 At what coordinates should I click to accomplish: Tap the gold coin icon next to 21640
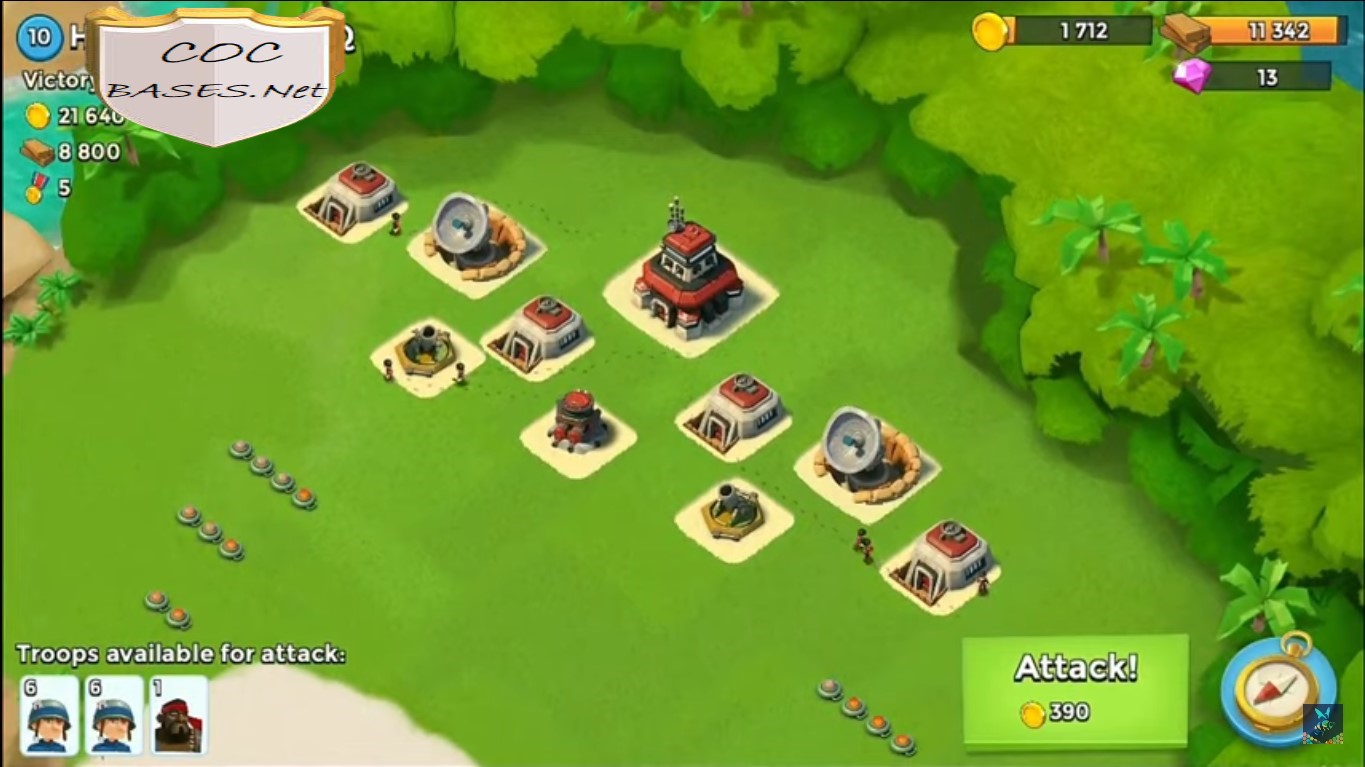(38, 116)
